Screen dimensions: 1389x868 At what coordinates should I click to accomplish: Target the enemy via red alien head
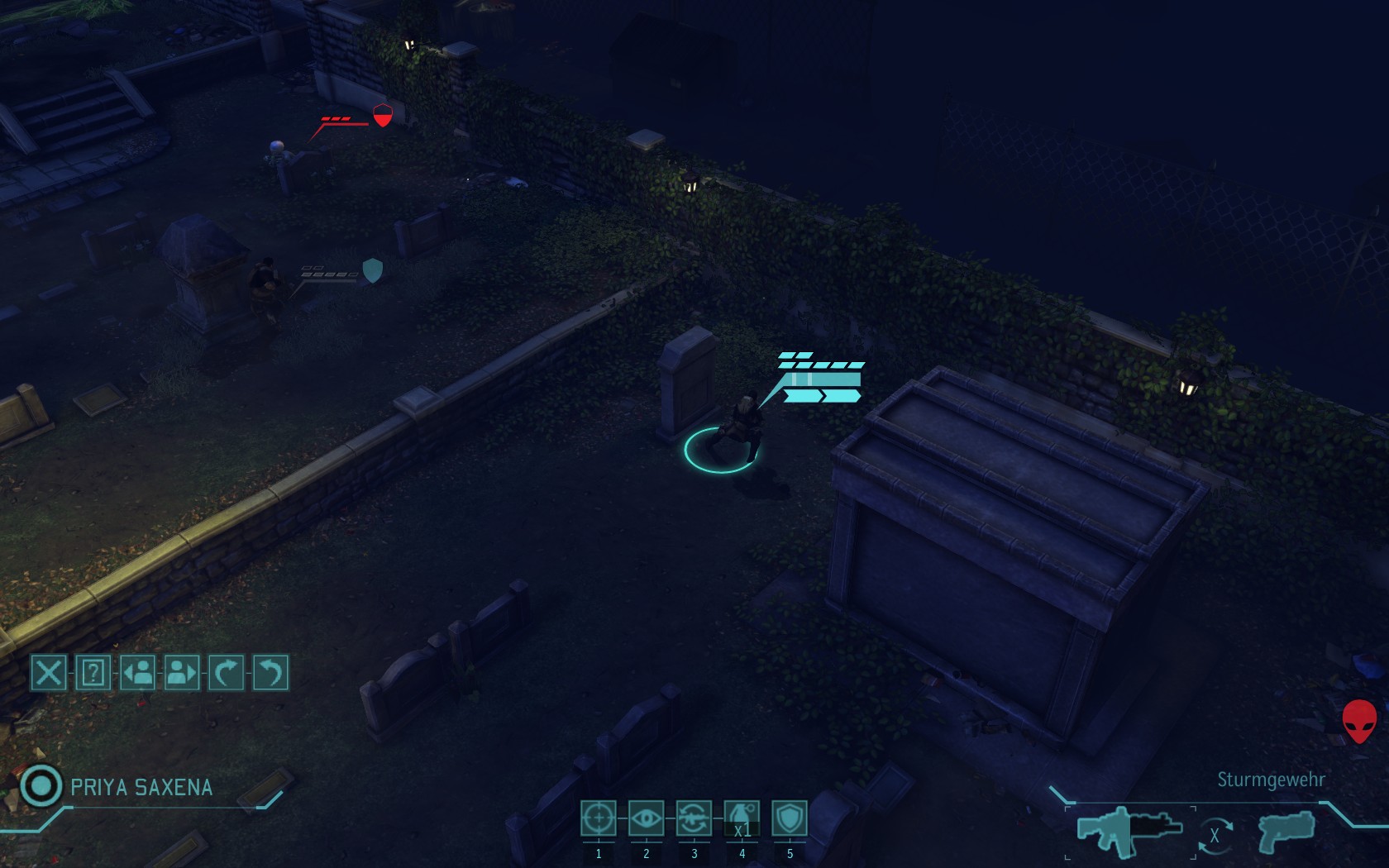tap(1359, 721)
